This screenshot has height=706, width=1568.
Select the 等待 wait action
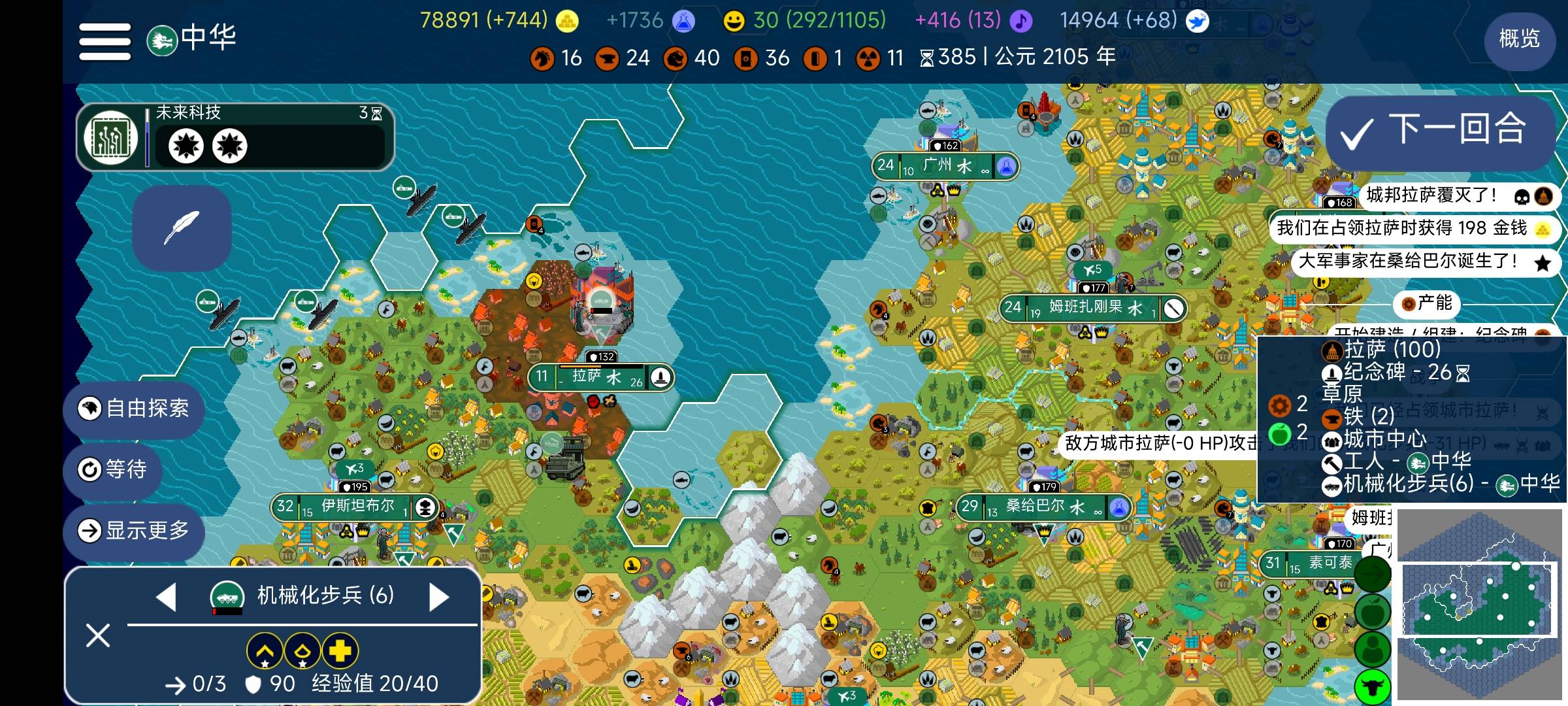pyautogui.click(x=113, y=469)
